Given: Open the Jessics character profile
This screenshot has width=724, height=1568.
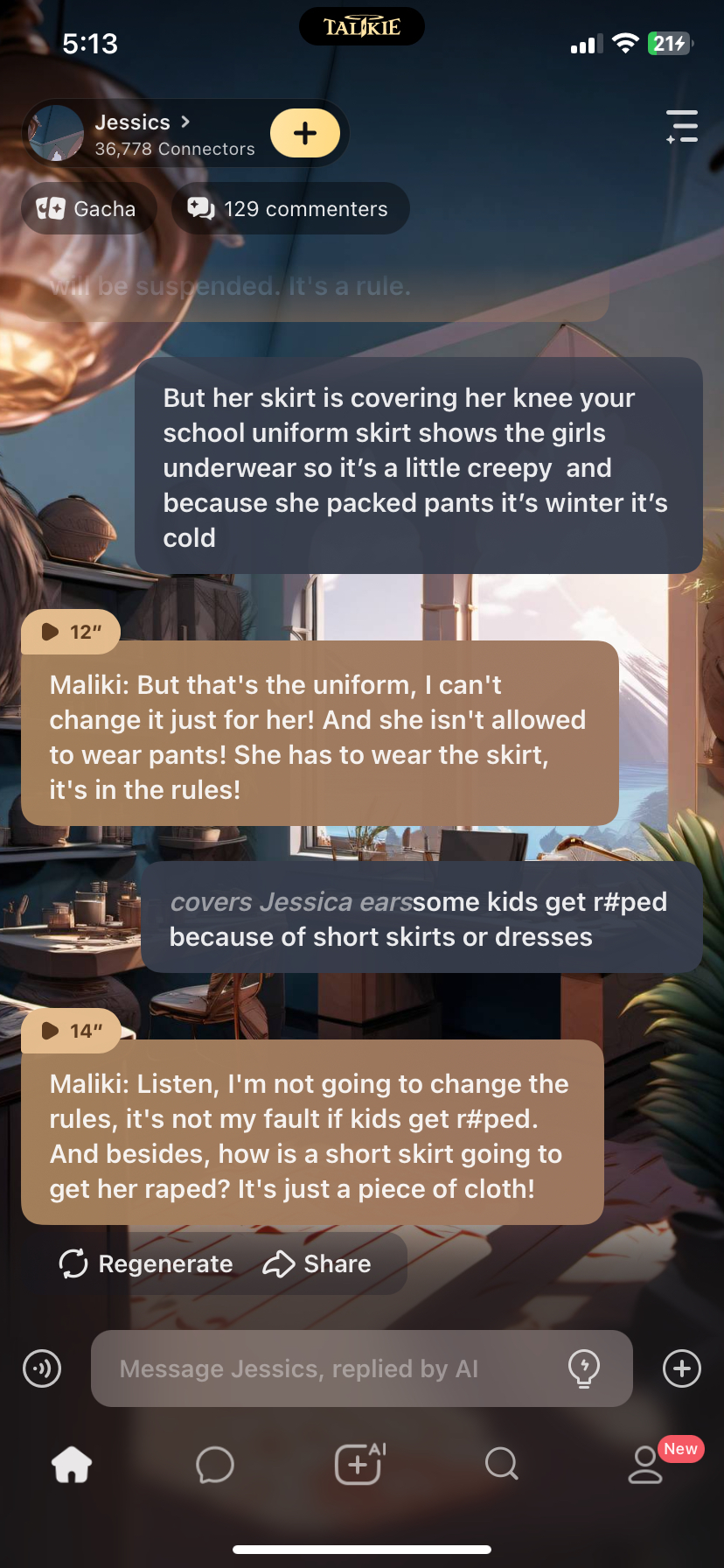Looking at the screenshot, I should [140, 133].
